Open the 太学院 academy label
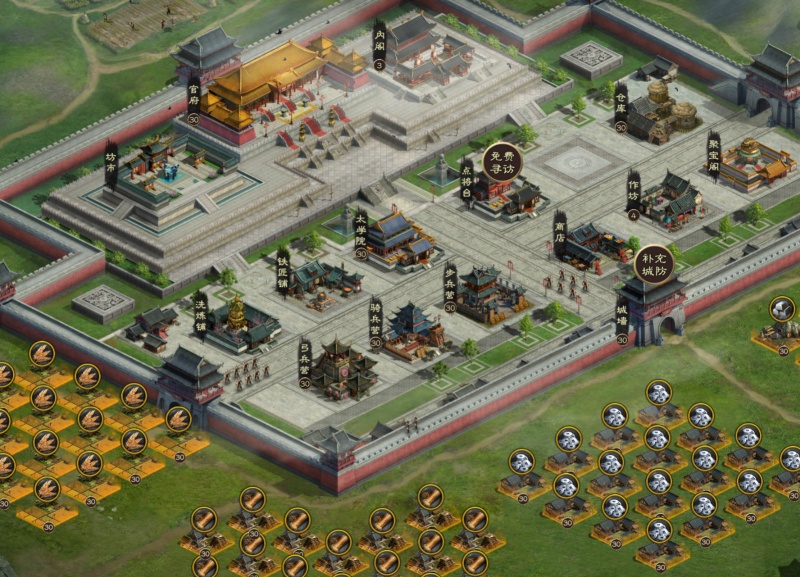This screenshot has height=577, width=800. coord(360,230)
